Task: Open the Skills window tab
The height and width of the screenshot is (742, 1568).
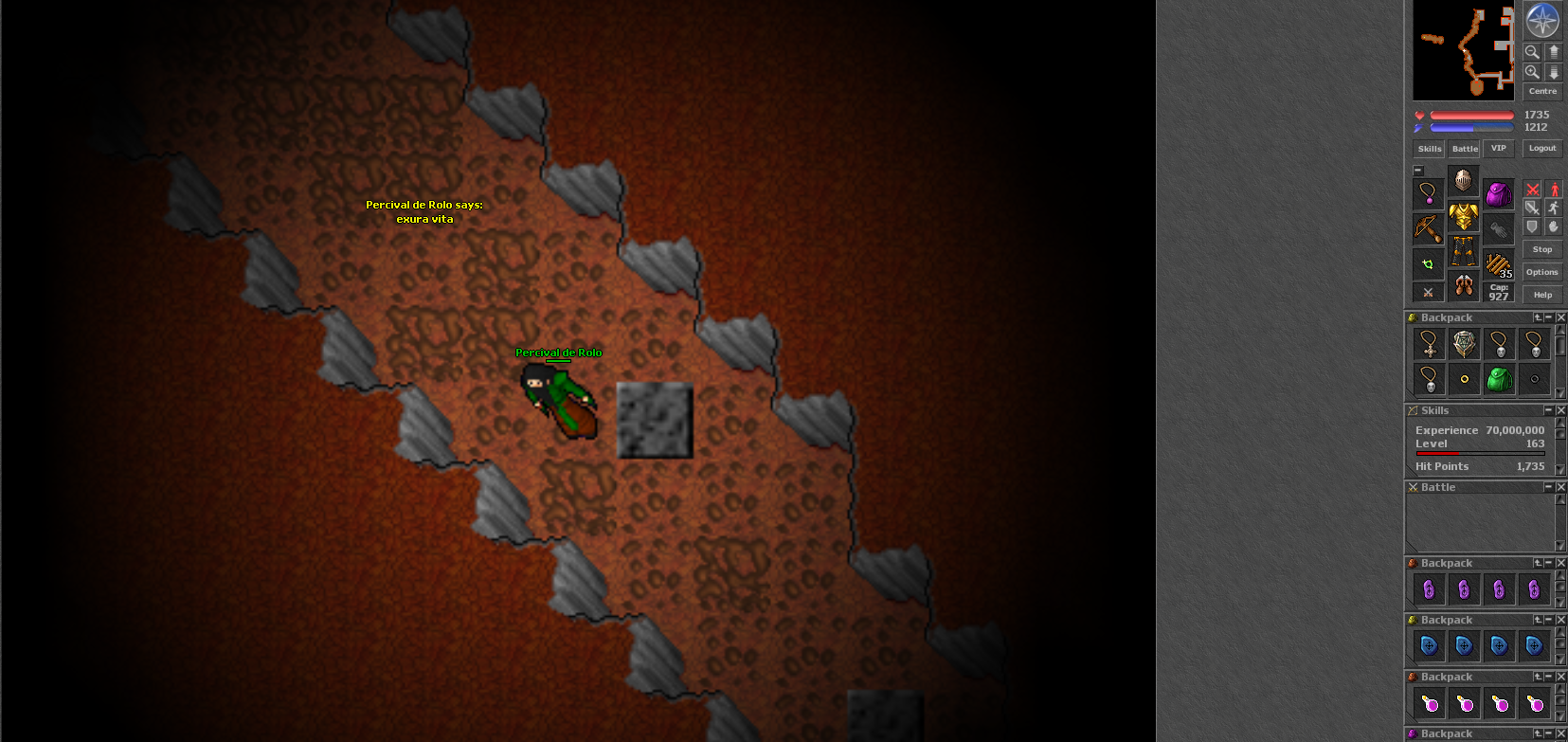Action: (x=1429, y=149)
